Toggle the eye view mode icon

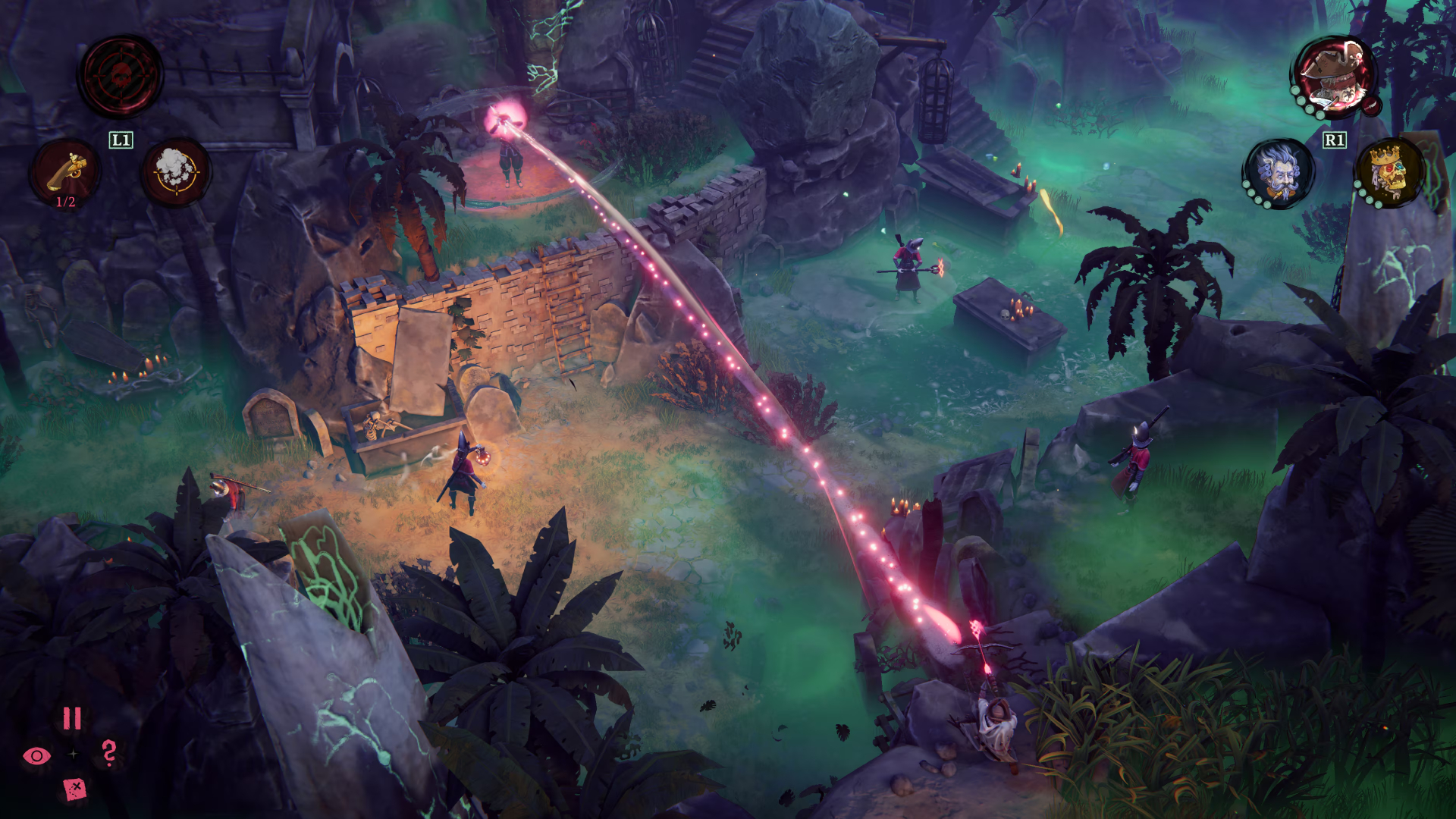[x=36, y=755]
